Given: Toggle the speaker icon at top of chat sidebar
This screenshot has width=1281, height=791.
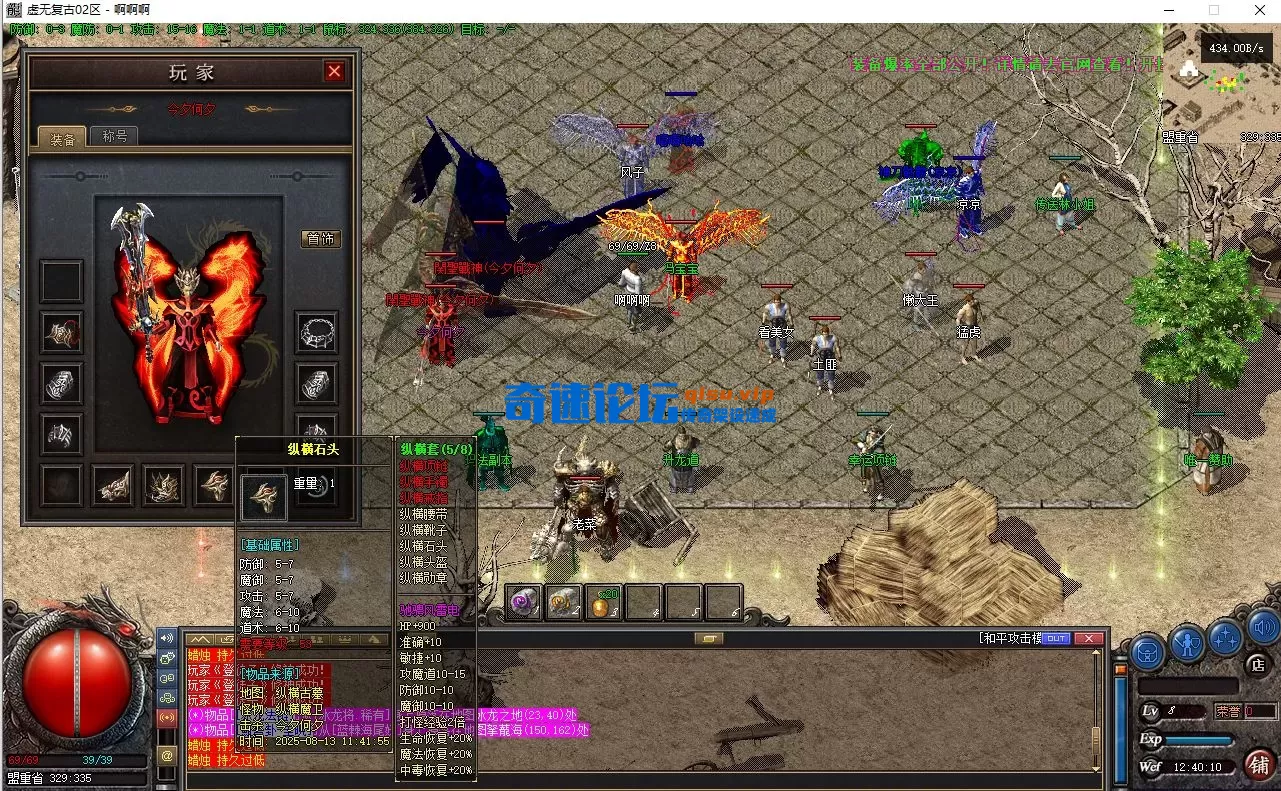Looking at the screenshot, I should click(166, 637).
